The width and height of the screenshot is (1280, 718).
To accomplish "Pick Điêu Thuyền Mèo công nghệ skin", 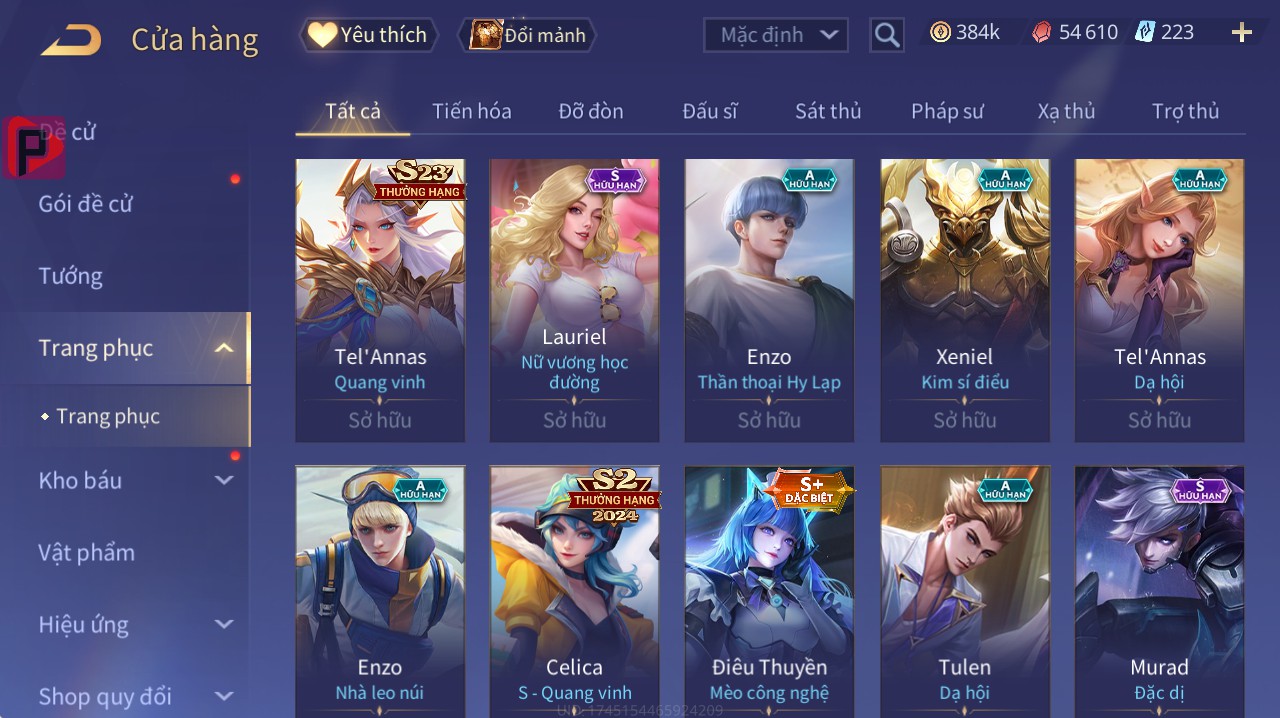I will [x=769, y=590].
